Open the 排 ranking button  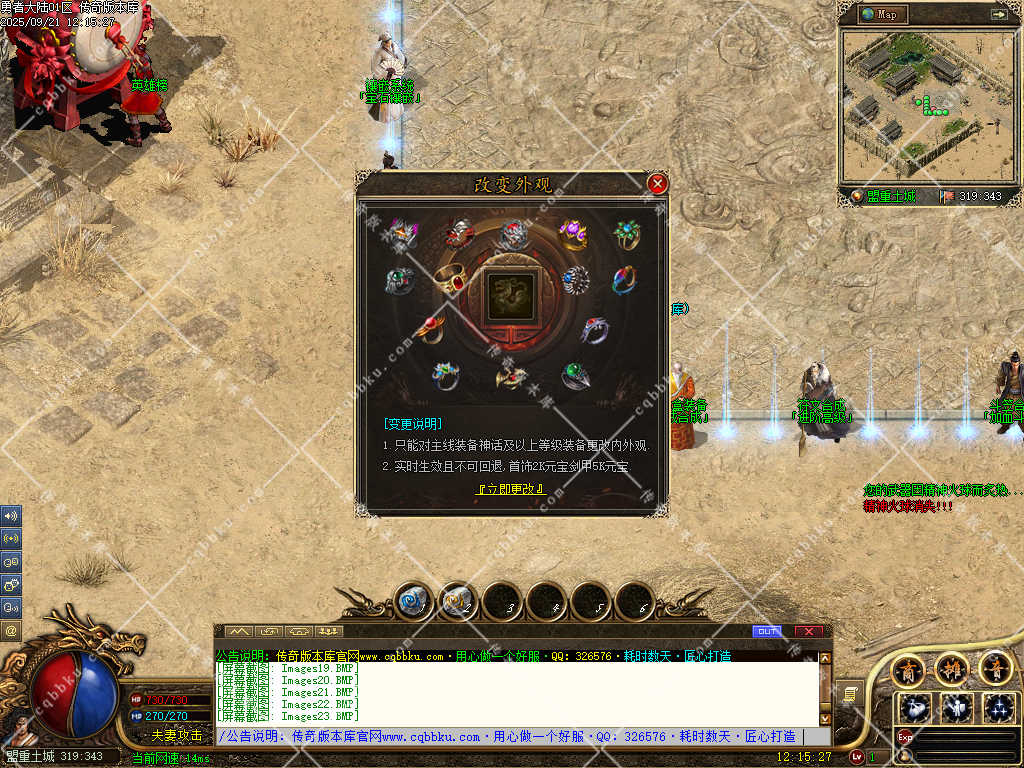(952, 667)
